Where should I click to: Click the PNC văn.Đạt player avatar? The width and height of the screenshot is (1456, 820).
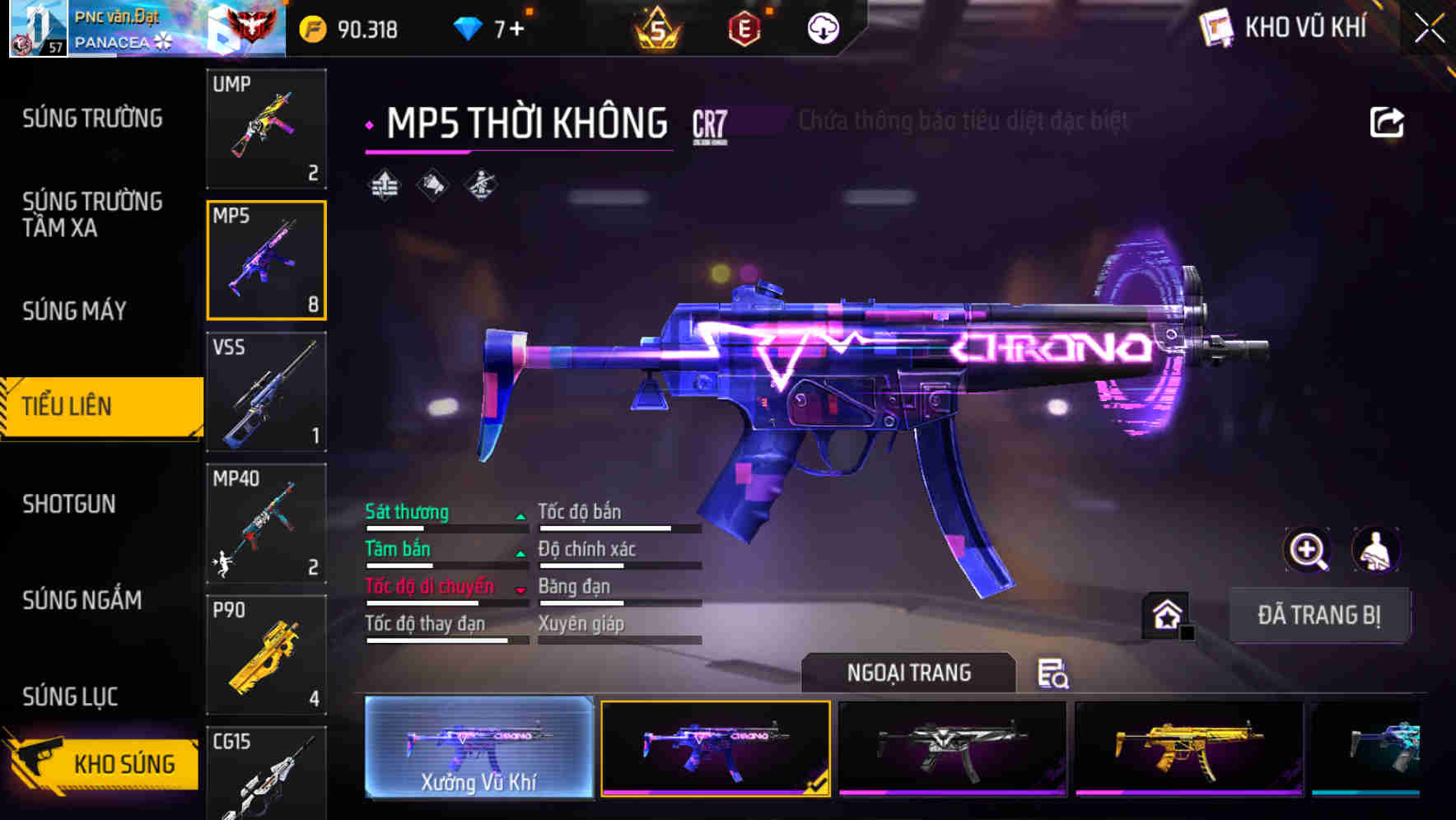tap(37, 27)
